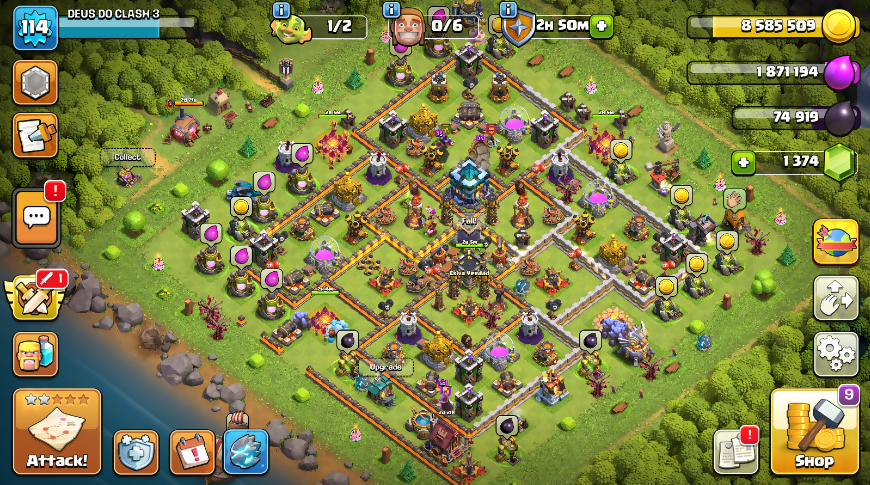Tap the blue lightning bolt icon
Viewport: 870px width, 485px height.
click(246, 452)
